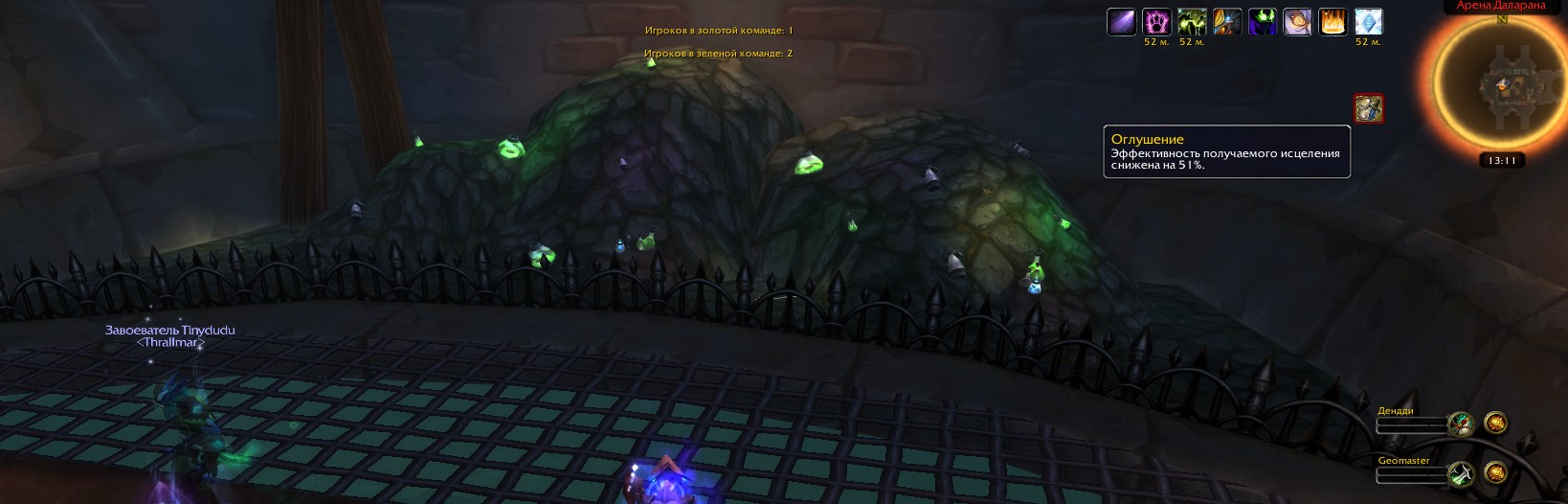Click Geomaster's class specialization icon
The image size is (1568, 504).
pyautogui.click(x=1461, y=473)
